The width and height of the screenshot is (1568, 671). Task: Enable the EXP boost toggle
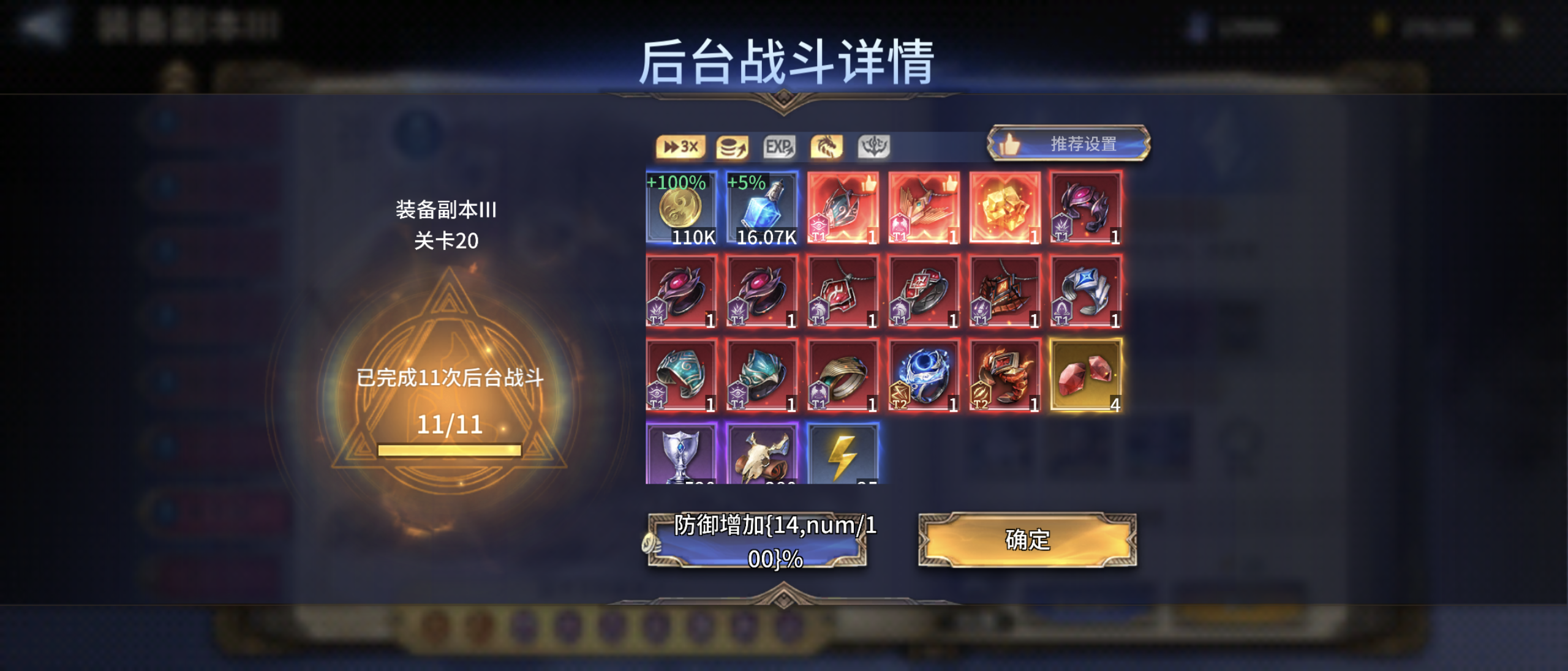tap(779, 147)
